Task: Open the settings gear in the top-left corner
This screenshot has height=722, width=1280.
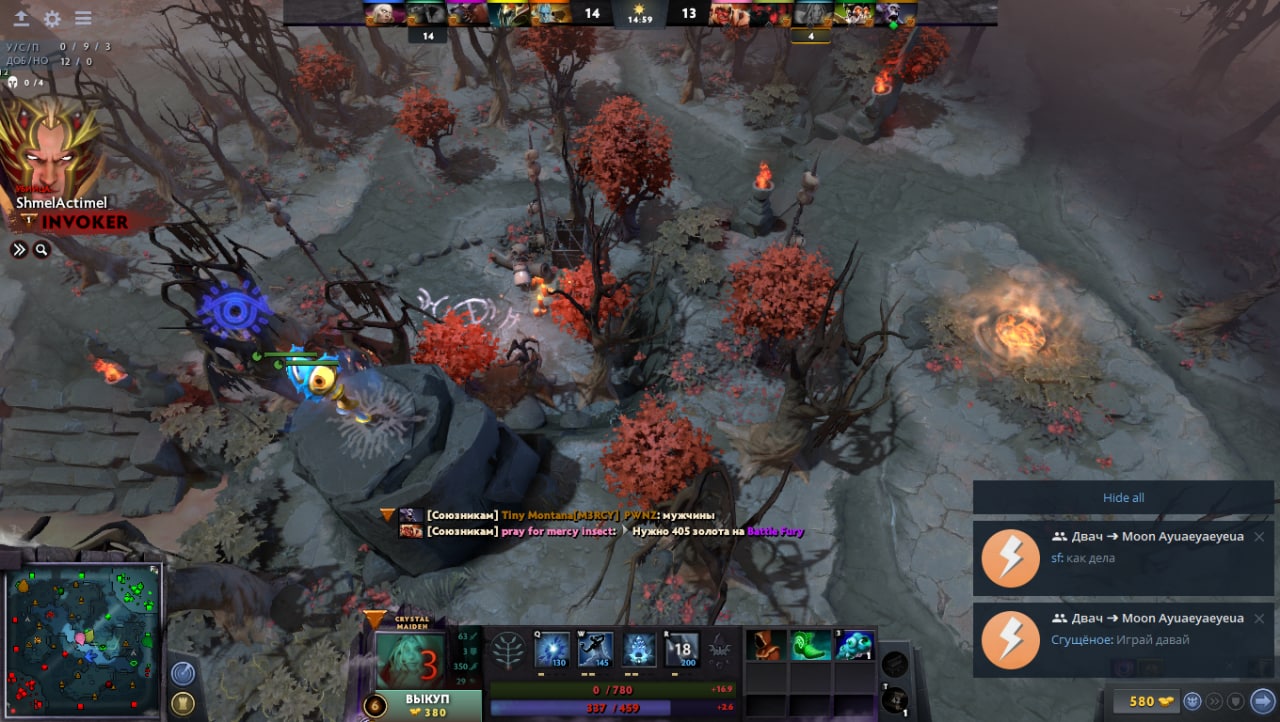Action: coord(52,19)
